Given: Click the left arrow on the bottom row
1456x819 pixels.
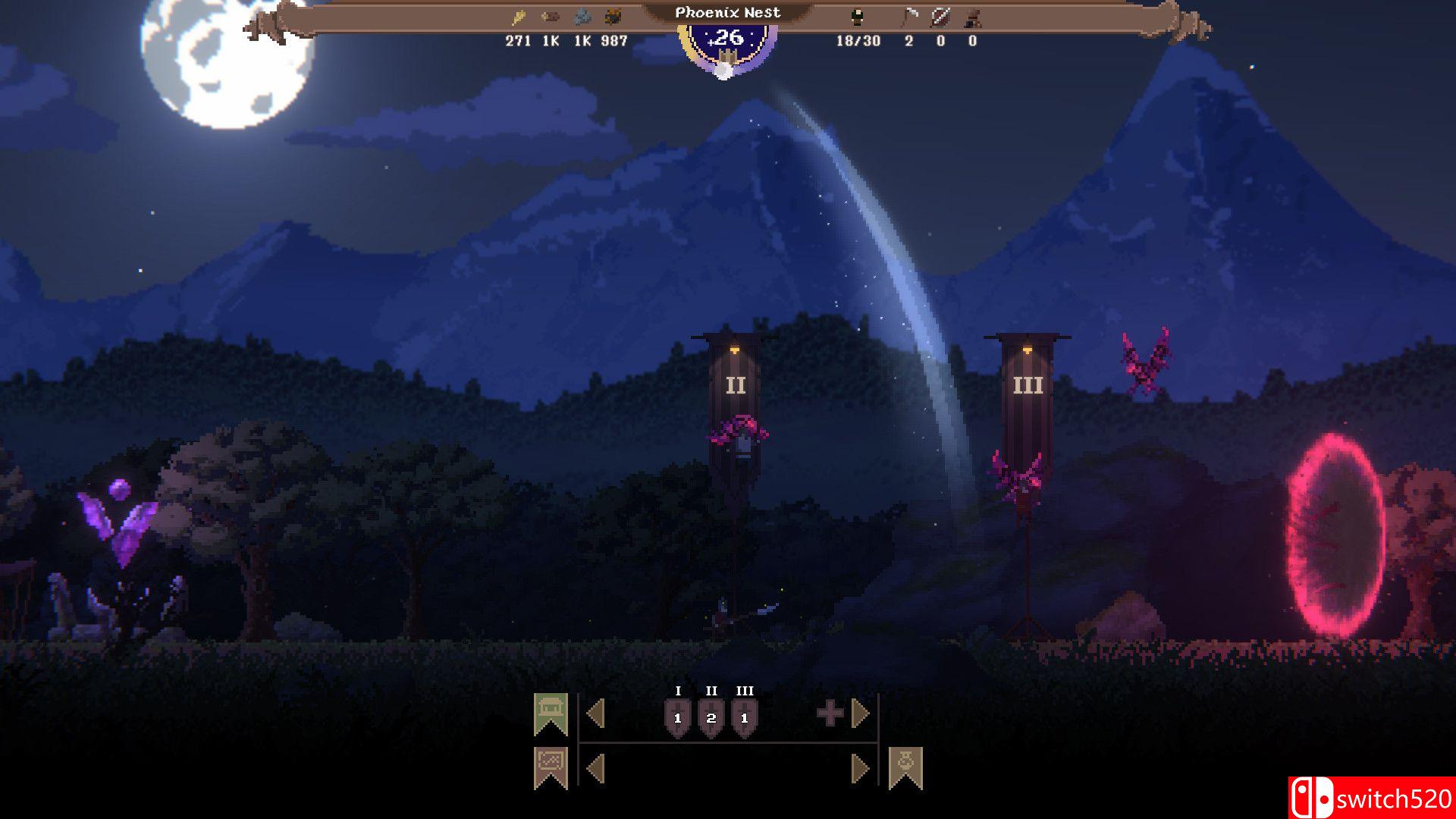Looking at the screenshot, I should click(x=595, y=769).
